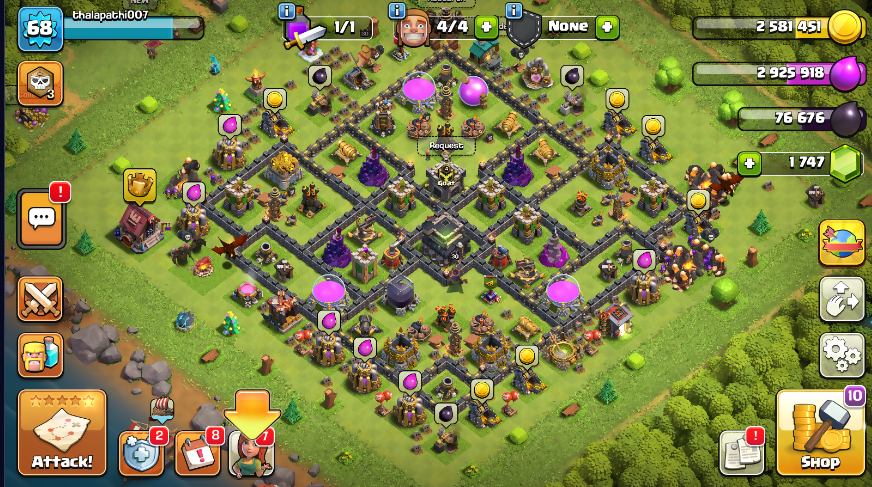872x487 pixels.
Task: Open the calendar events icon
Action: point(197,453)
